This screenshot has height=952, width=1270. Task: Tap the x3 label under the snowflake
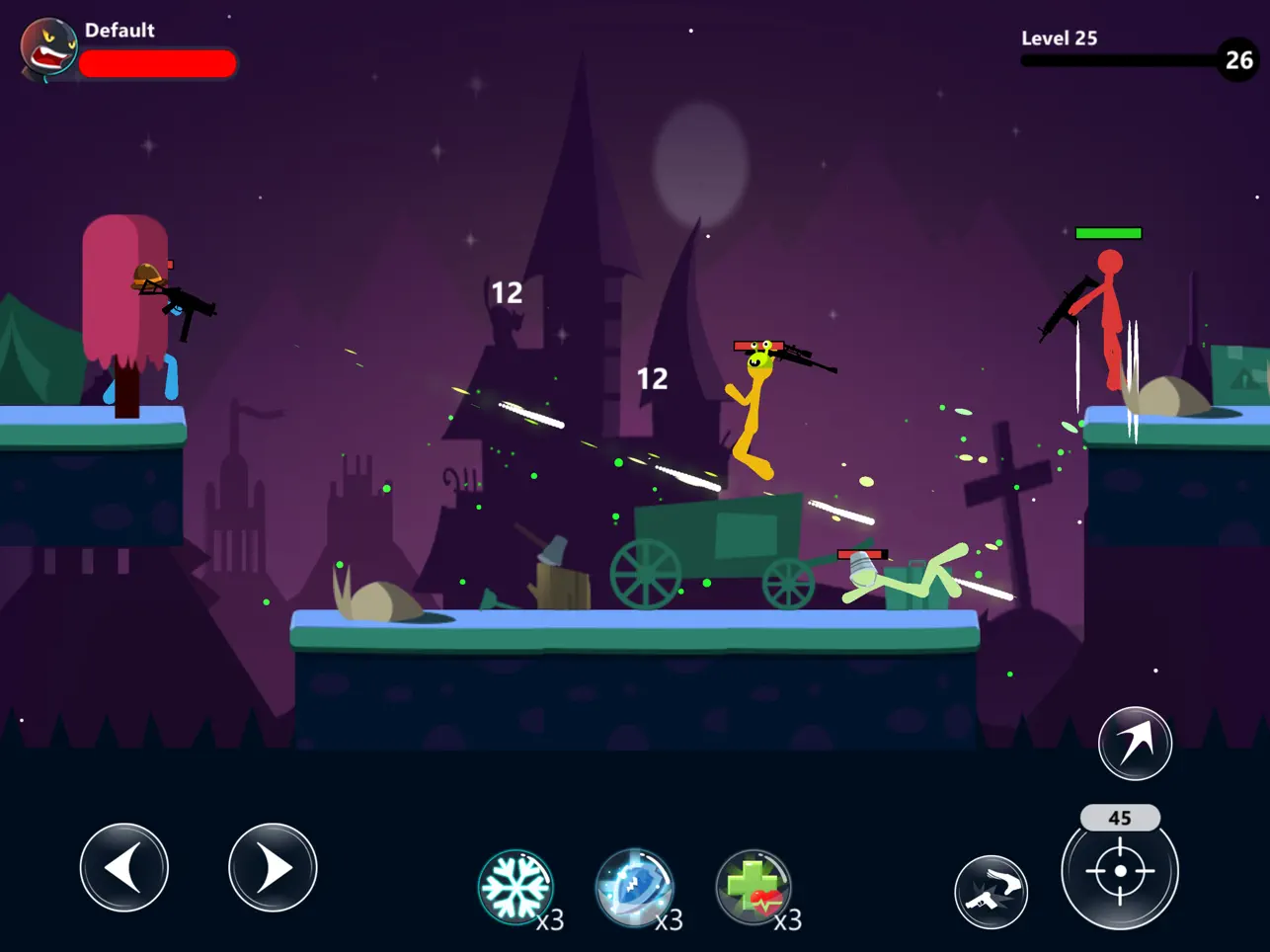tap(552, 922)
